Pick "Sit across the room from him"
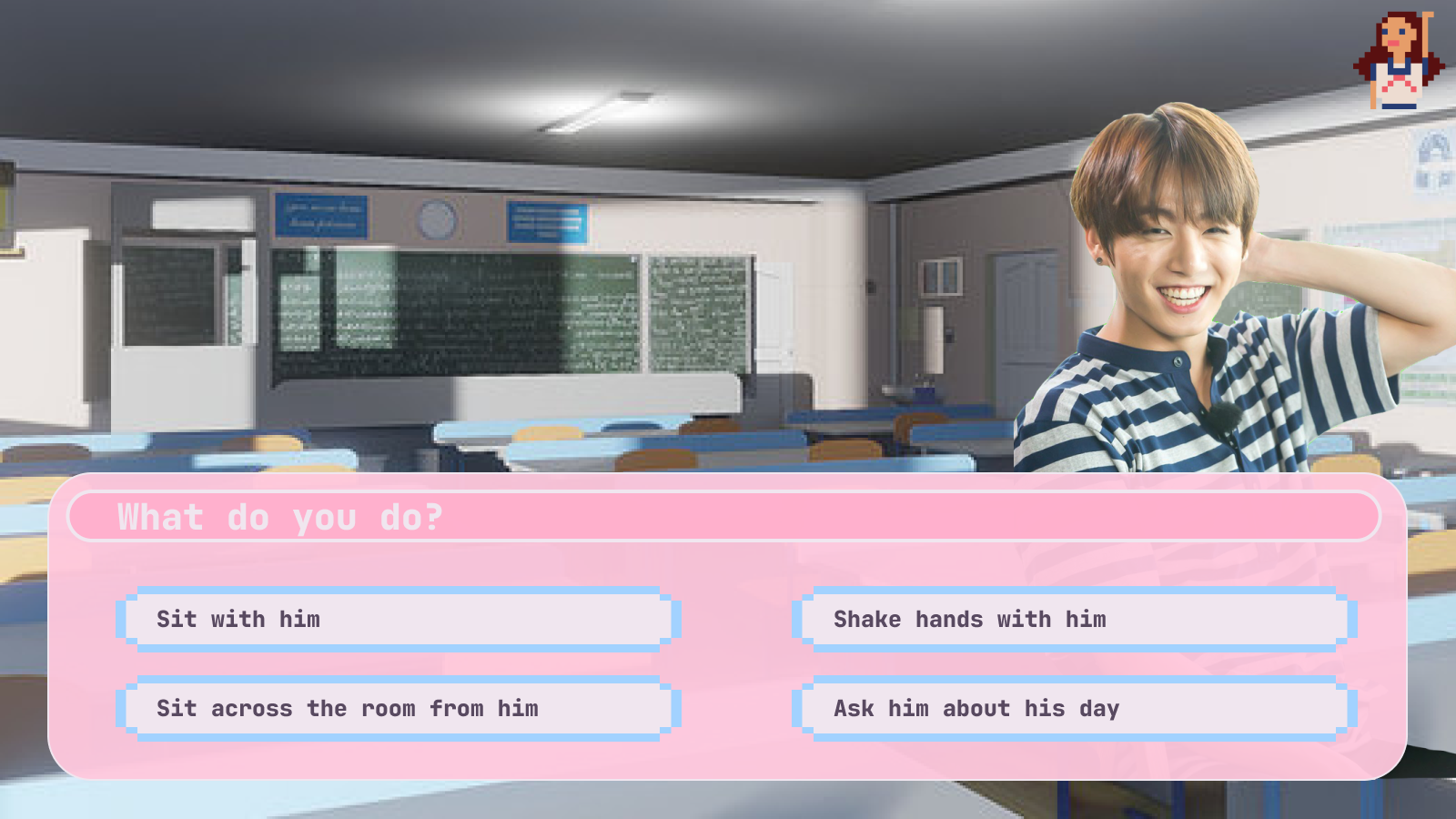Viewport: 1456px width, 819px height. (x=399, y=709)
